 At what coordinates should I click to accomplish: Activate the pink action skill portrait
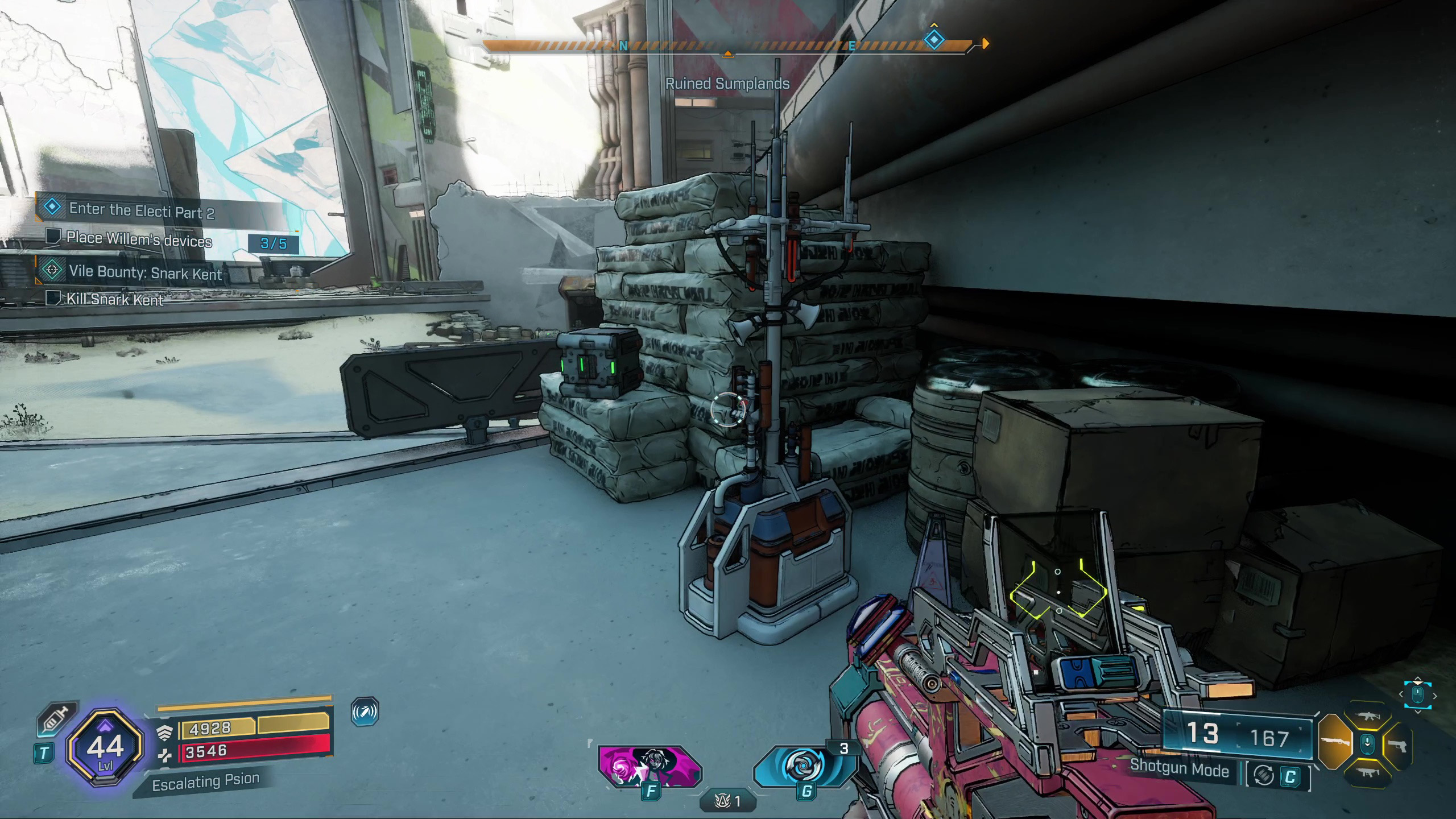(x=650, y=766)
